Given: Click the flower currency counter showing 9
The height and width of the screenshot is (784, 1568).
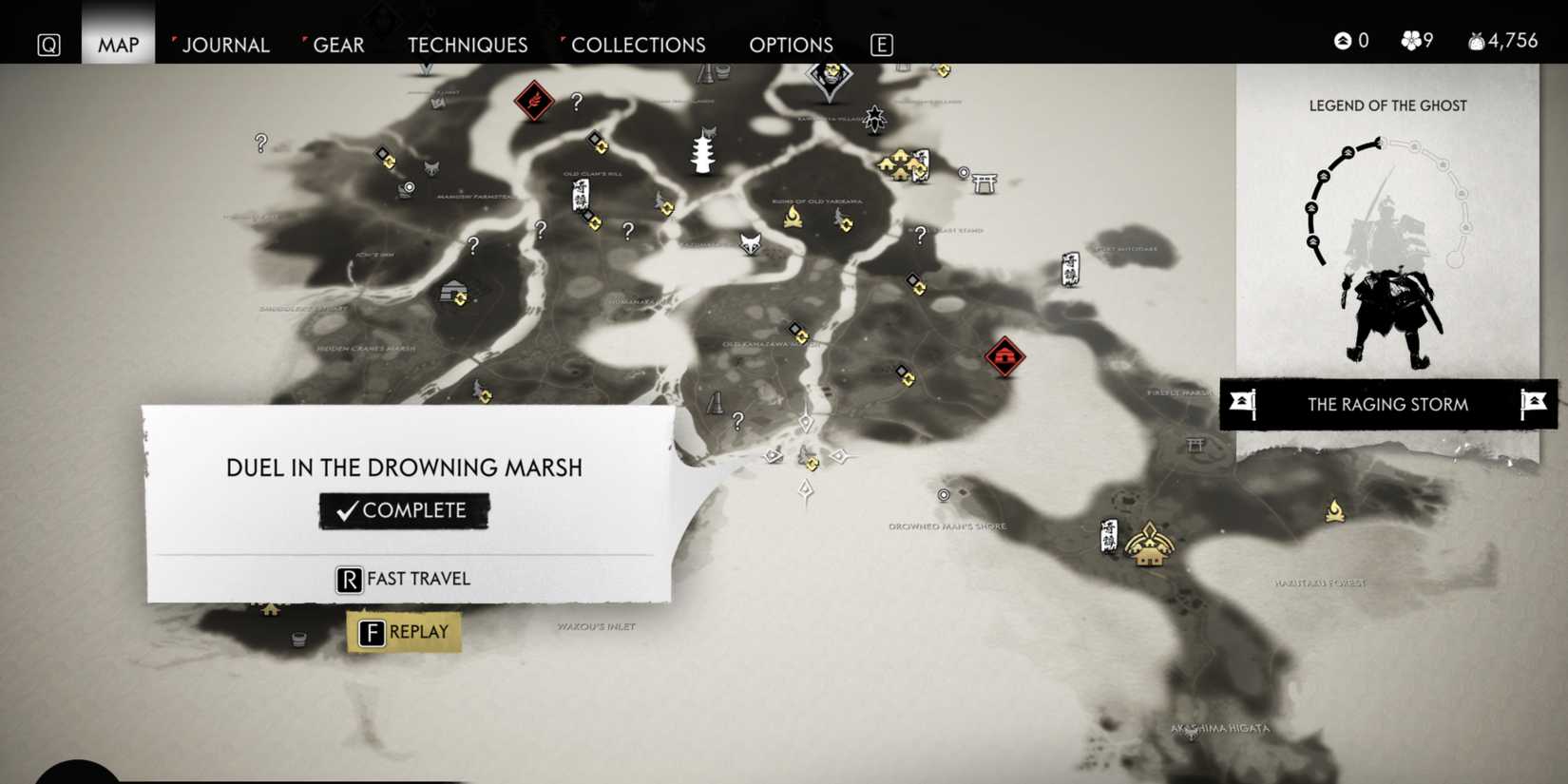Looking at the screenshot, I should (1414, 41).
